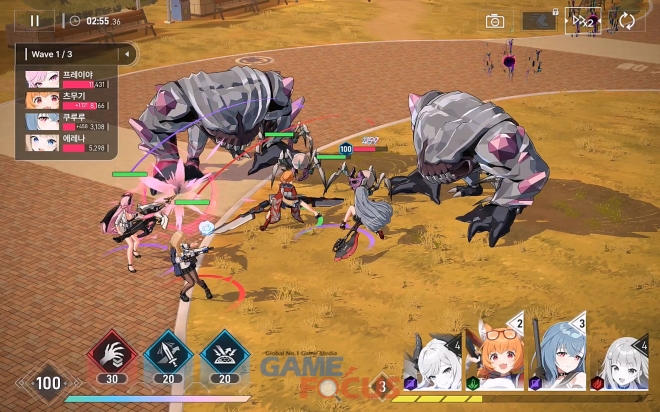Toggle the x2 battle speed
The width and height of the screenshot is (660, 412).
coord(583,21)
